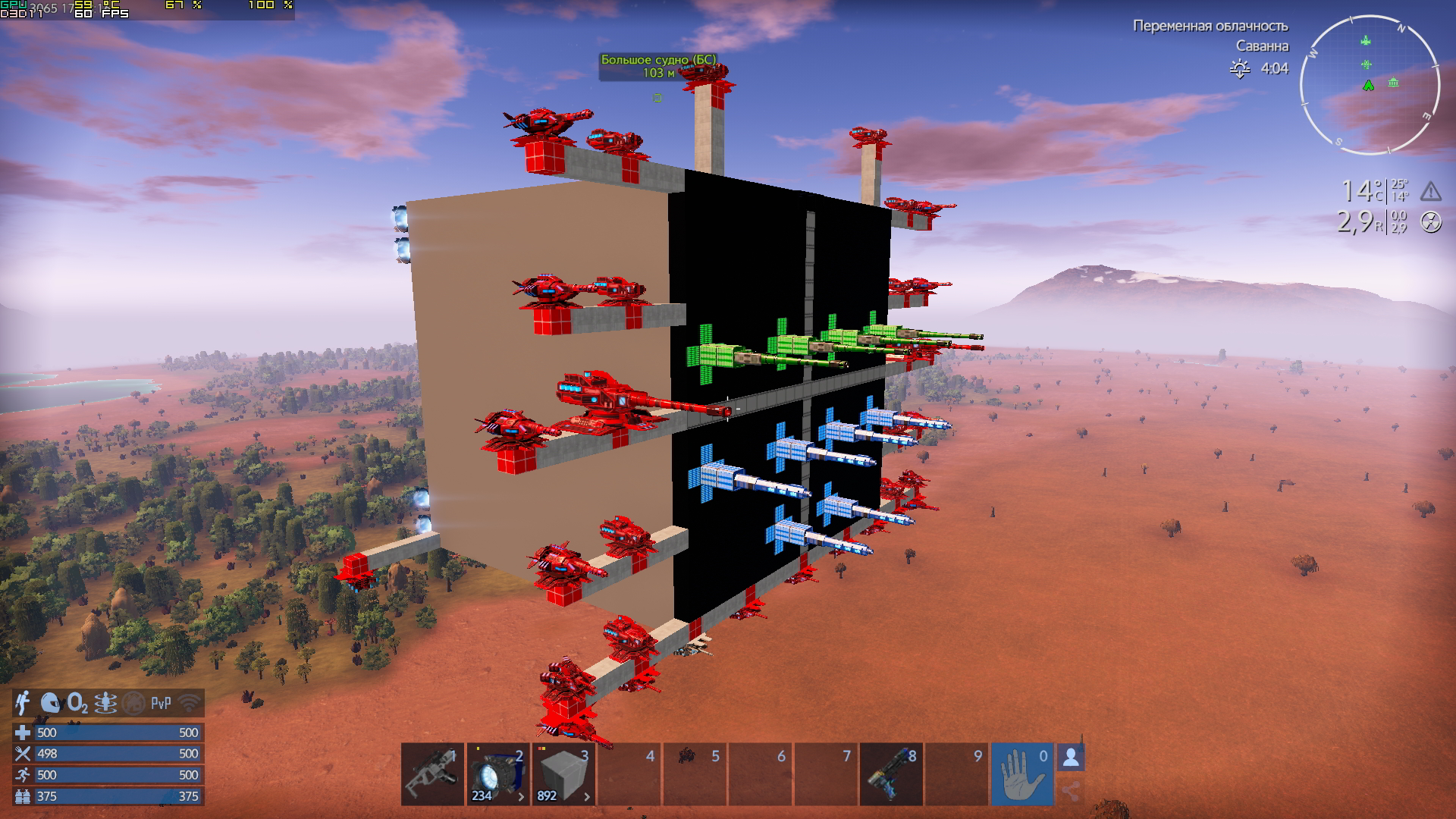
Task: Select the pistol in hotbar slot 8
Action: [891, 774]
